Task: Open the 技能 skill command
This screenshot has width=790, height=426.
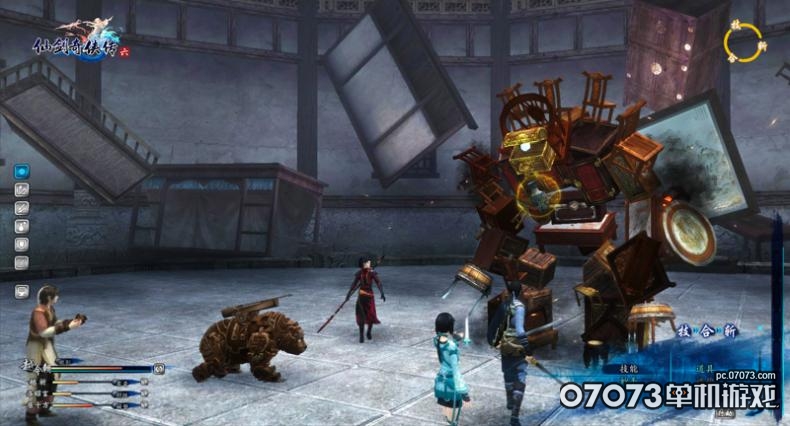Action: [628, 369]
